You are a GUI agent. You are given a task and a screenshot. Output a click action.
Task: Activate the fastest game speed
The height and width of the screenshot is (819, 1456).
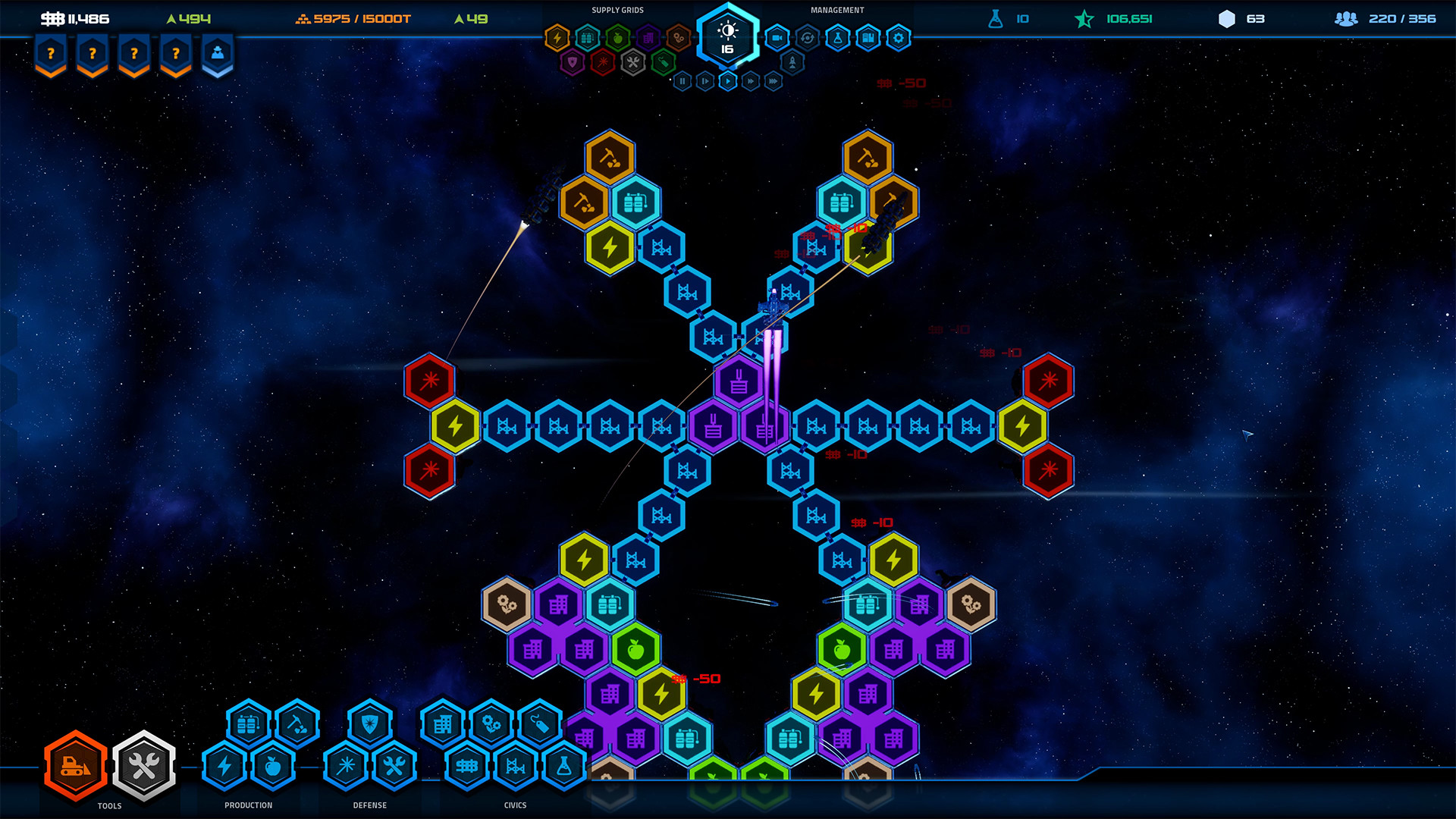point(773,81)
